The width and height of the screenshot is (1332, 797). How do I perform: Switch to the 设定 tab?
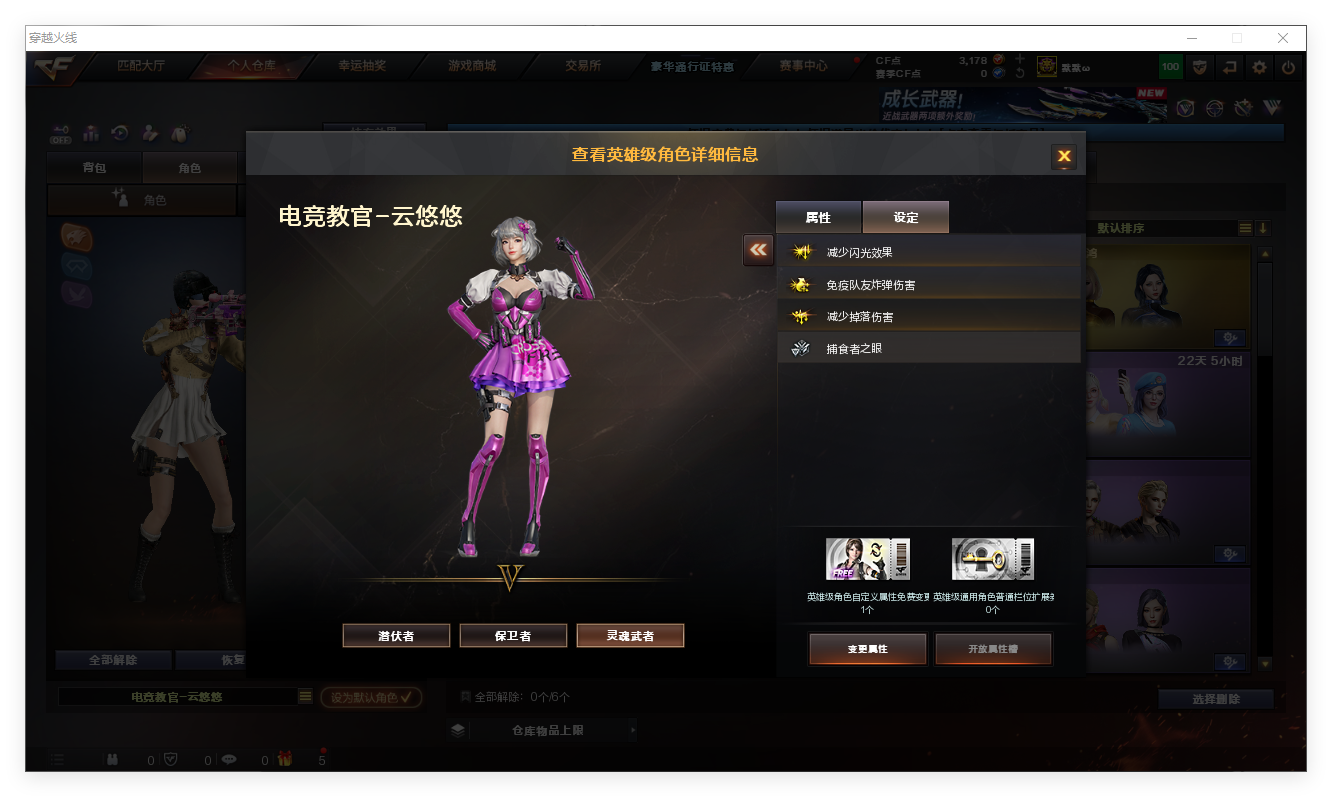pyautogui.click(x=905, y=217)
